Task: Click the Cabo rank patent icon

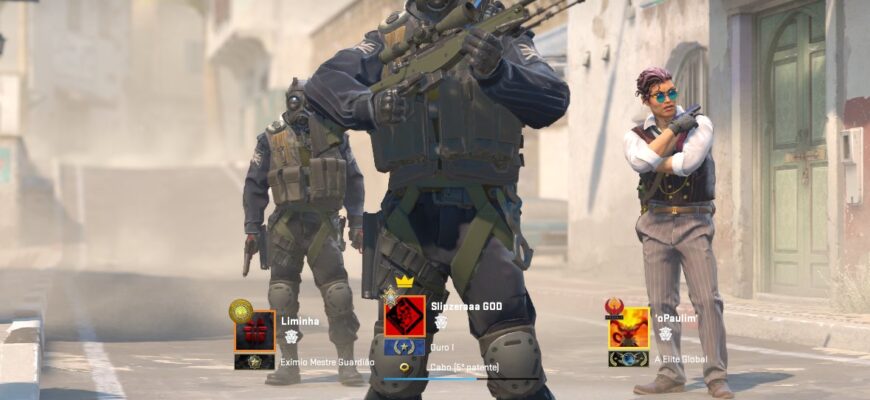Action: click(x=405, y=367)
